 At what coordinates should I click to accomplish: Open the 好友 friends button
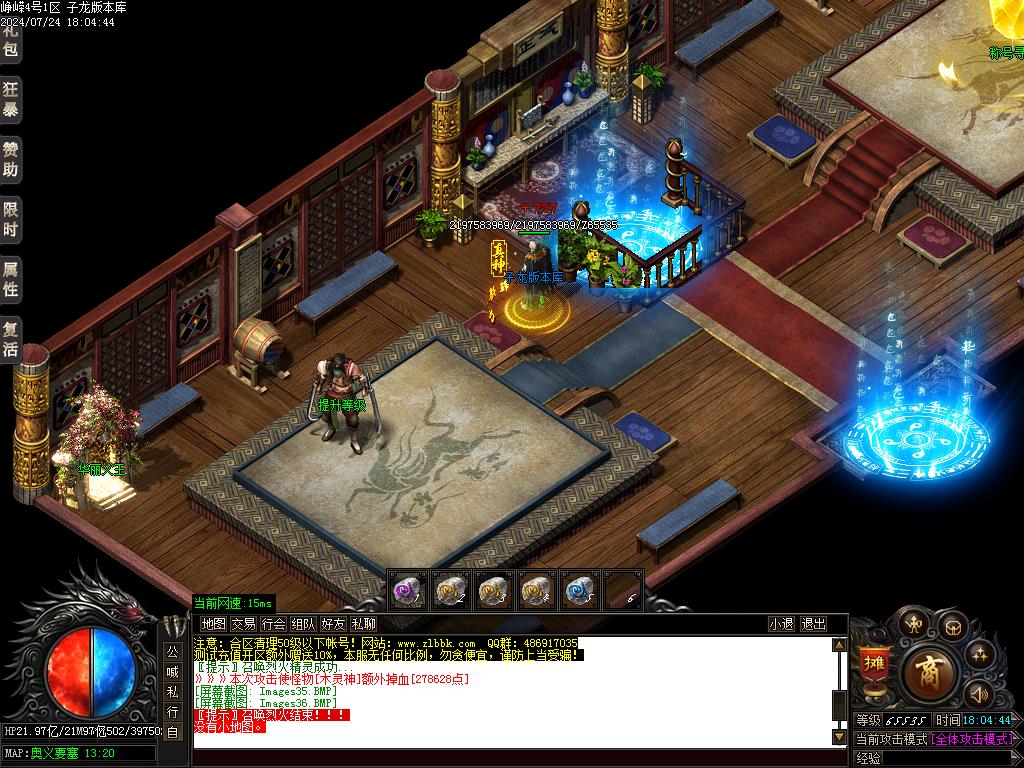tap(333, 624)
